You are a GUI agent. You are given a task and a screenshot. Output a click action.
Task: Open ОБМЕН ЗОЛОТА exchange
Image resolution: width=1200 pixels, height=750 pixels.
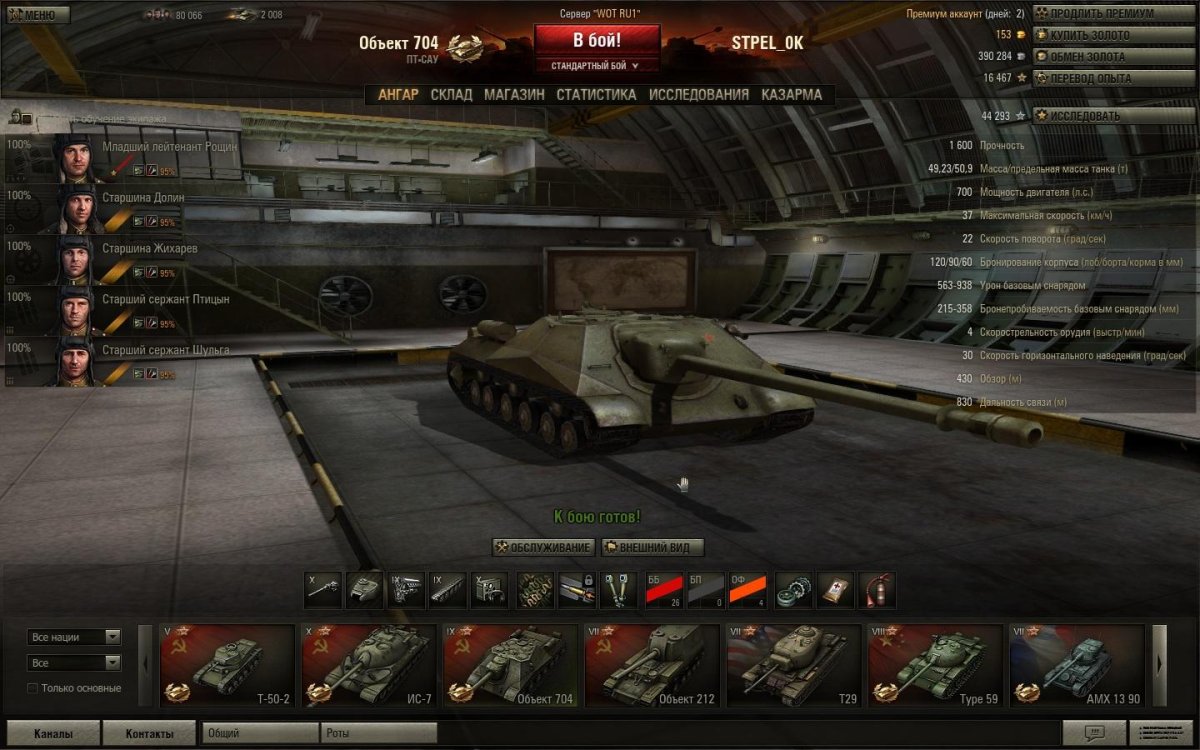(x=1113, y=57)
